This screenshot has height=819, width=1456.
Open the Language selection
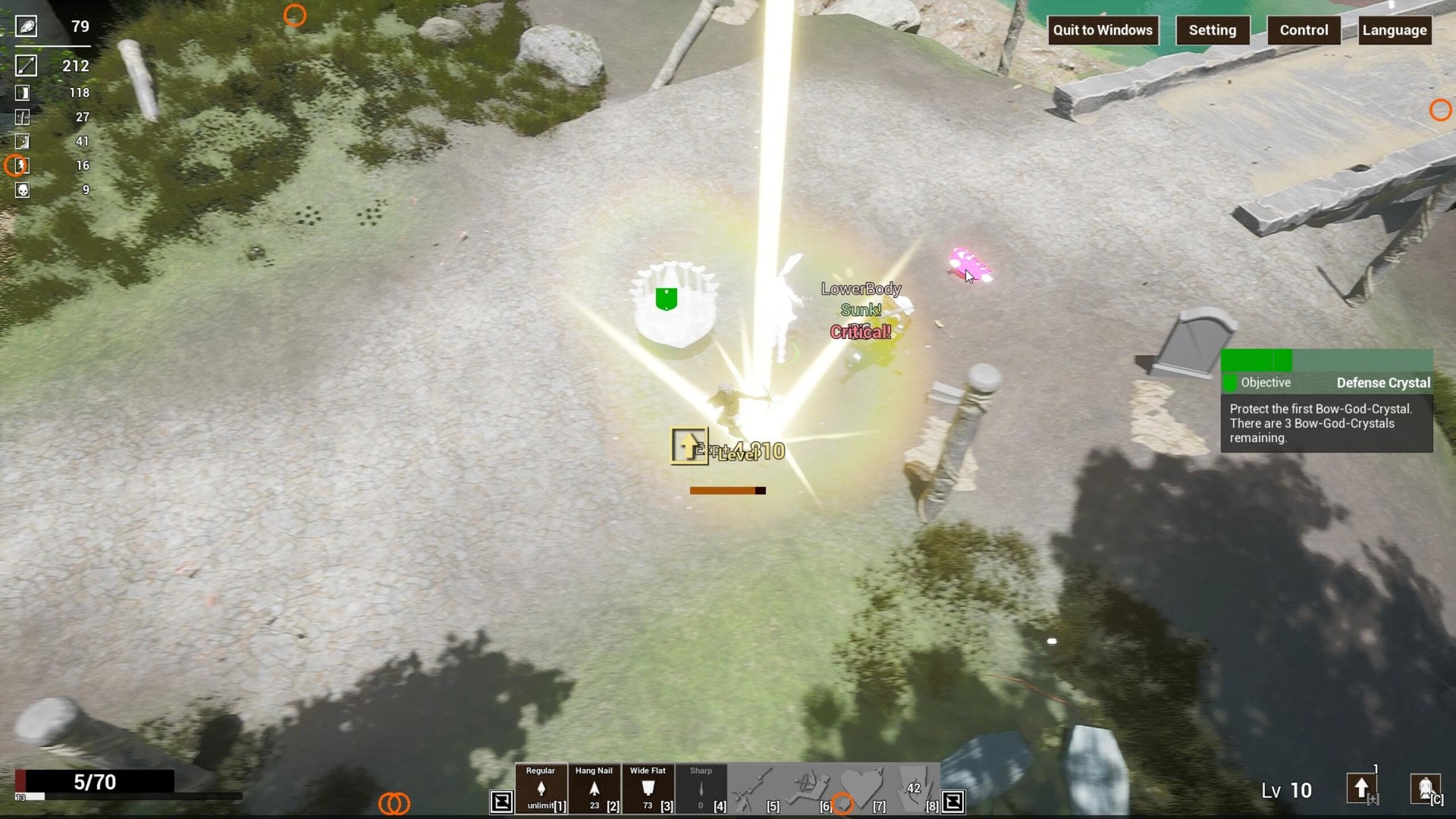pos(1394,30)
